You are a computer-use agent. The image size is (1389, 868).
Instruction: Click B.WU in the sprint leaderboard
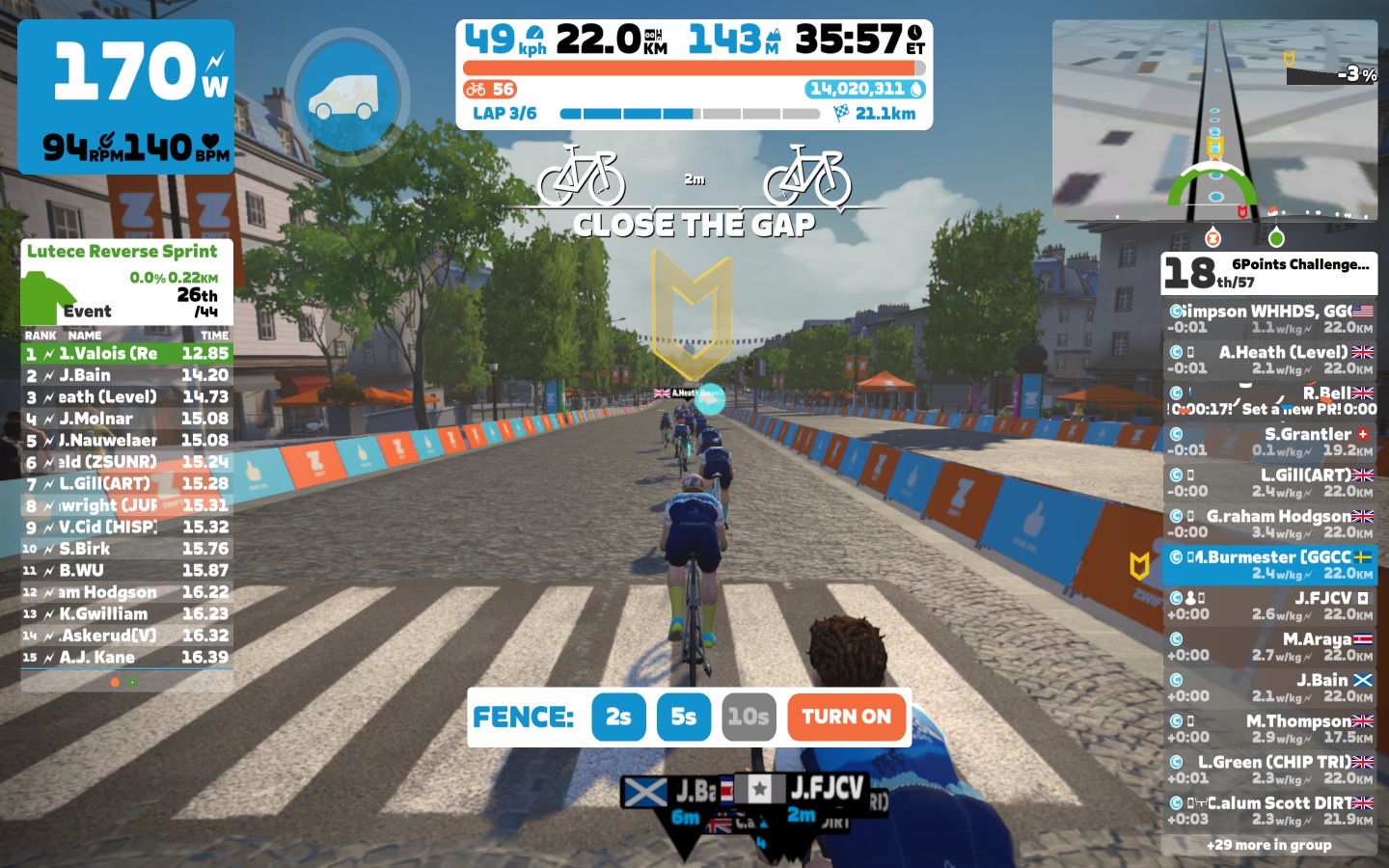coord(126,571)
